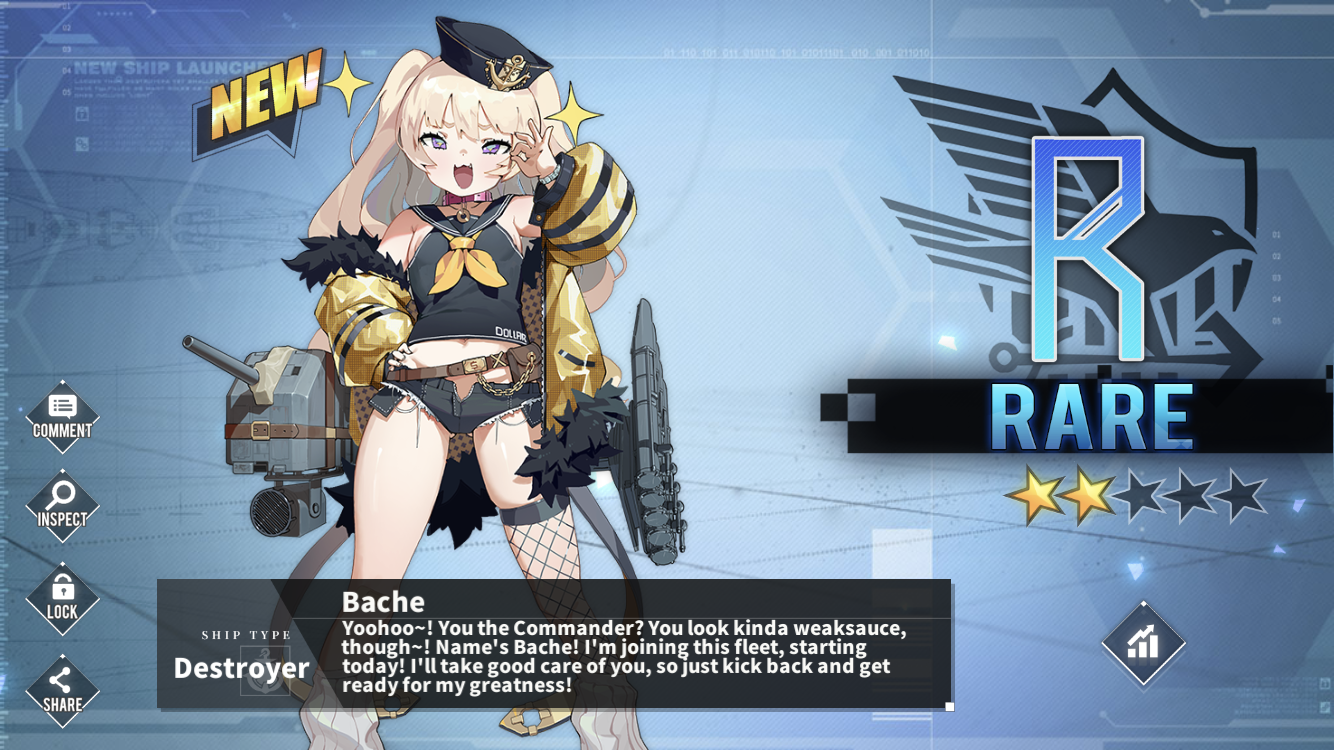Show ship stats via bar chart icon
The width and height of the screenshot is (1334, 750).
pos(1143,643)
